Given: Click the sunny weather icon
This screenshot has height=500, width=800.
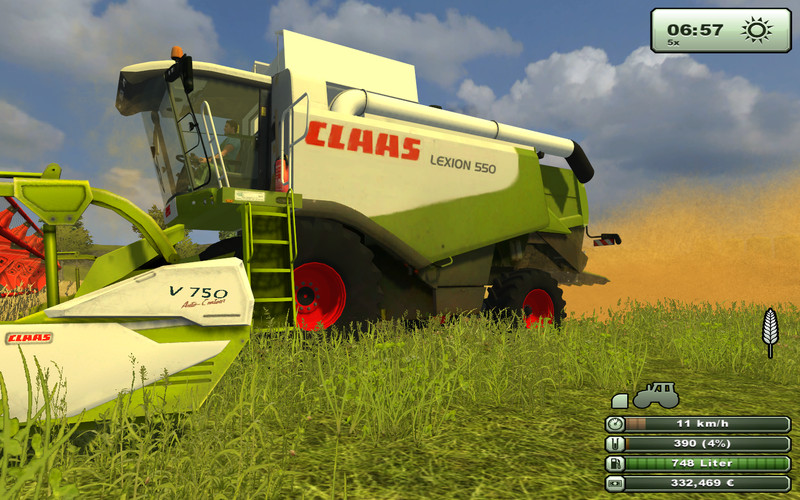Looking at the screenshot, I should (x=757, y=29).
